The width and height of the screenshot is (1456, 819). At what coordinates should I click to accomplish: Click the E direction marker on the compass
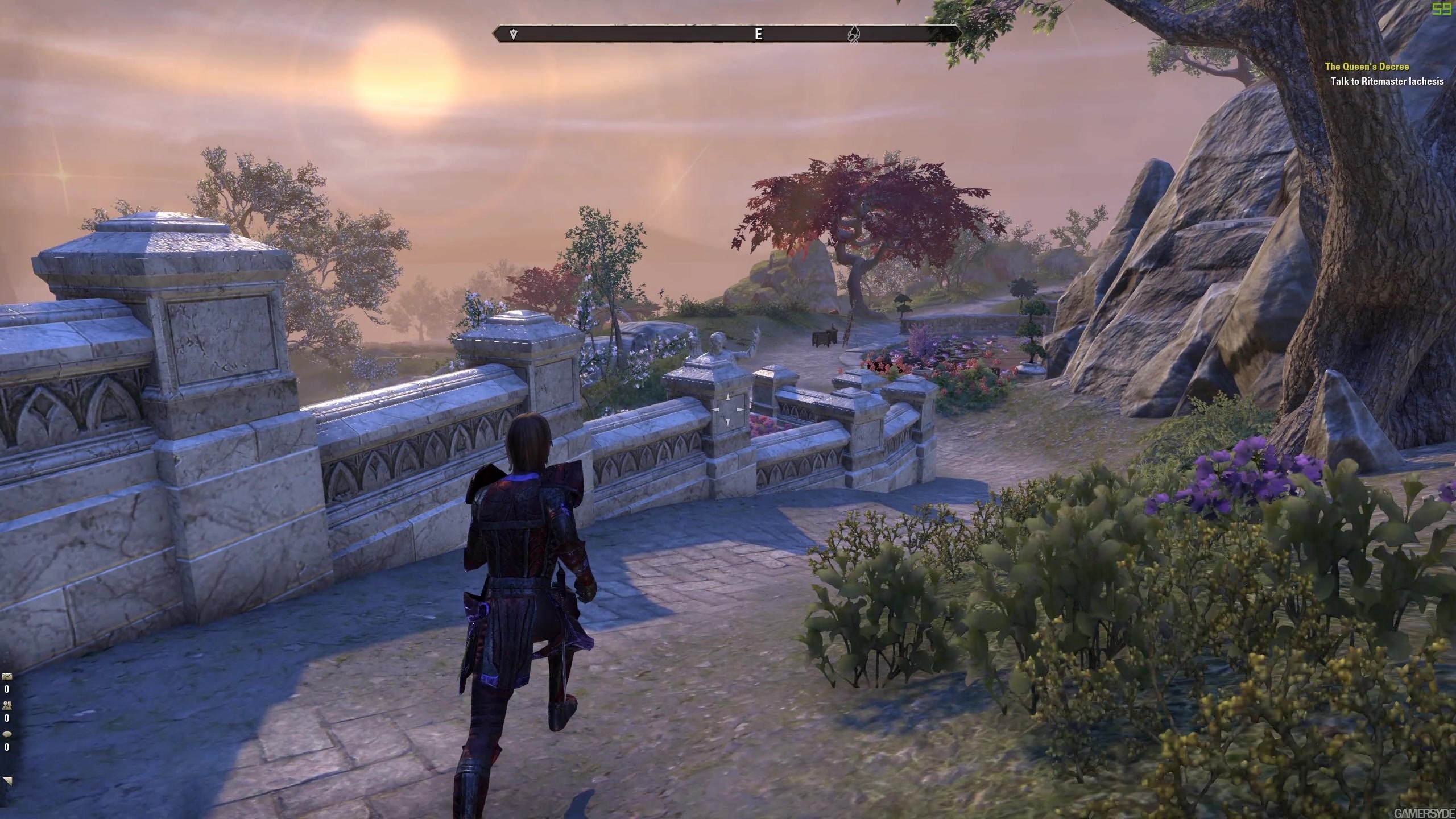tap(758, 34)
